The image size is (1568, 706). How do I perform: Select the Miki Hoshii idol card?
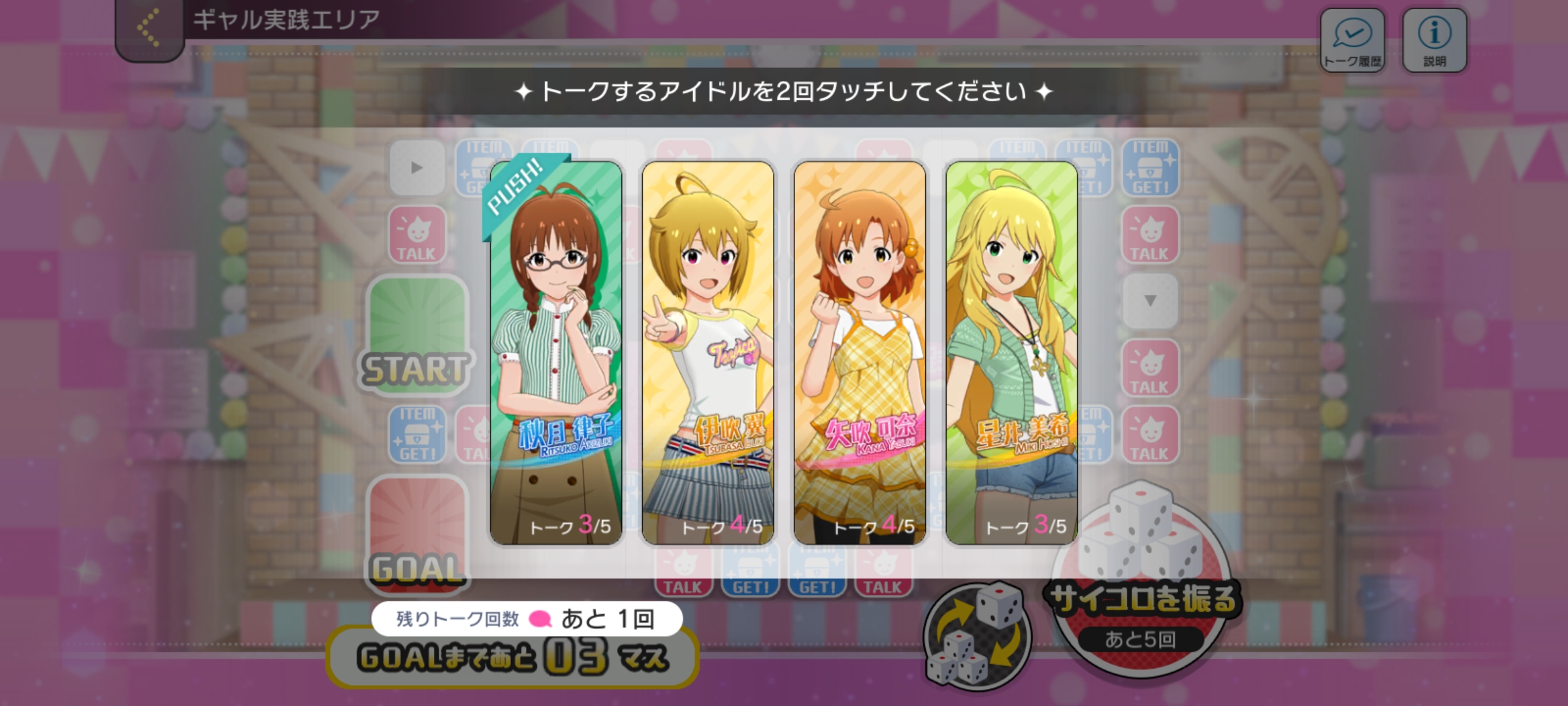point(1011,353)
